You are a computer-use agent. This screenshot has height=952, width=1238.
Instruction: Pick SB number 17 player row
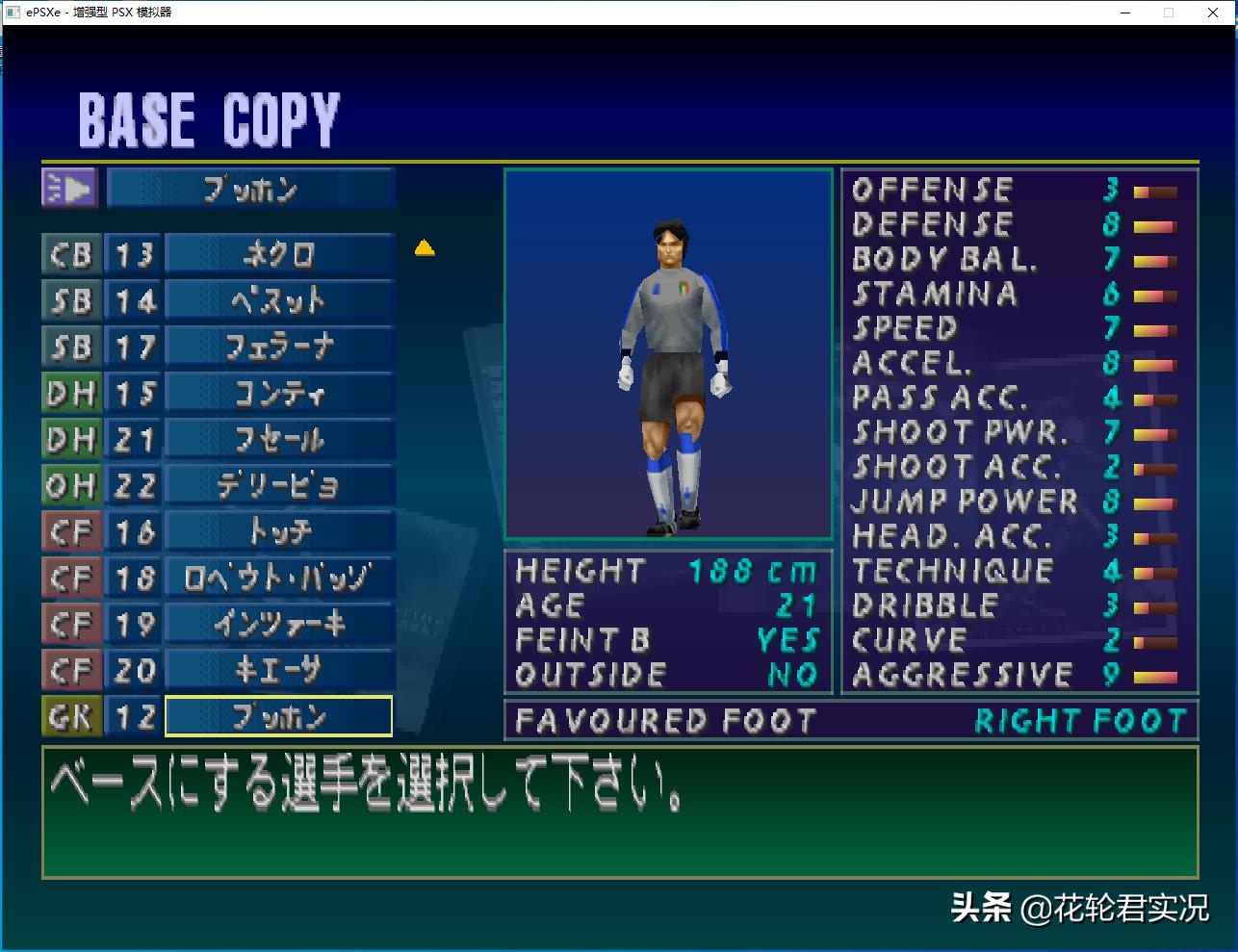click(279, 347)
